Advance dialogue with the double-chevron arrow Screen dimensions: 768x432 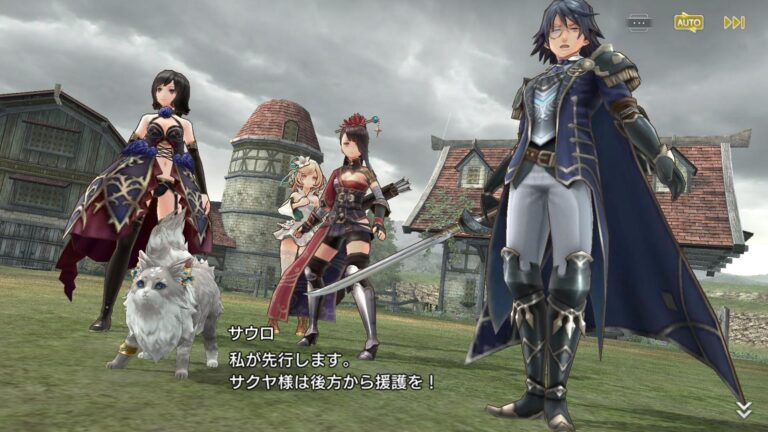(x=744, y=409)
